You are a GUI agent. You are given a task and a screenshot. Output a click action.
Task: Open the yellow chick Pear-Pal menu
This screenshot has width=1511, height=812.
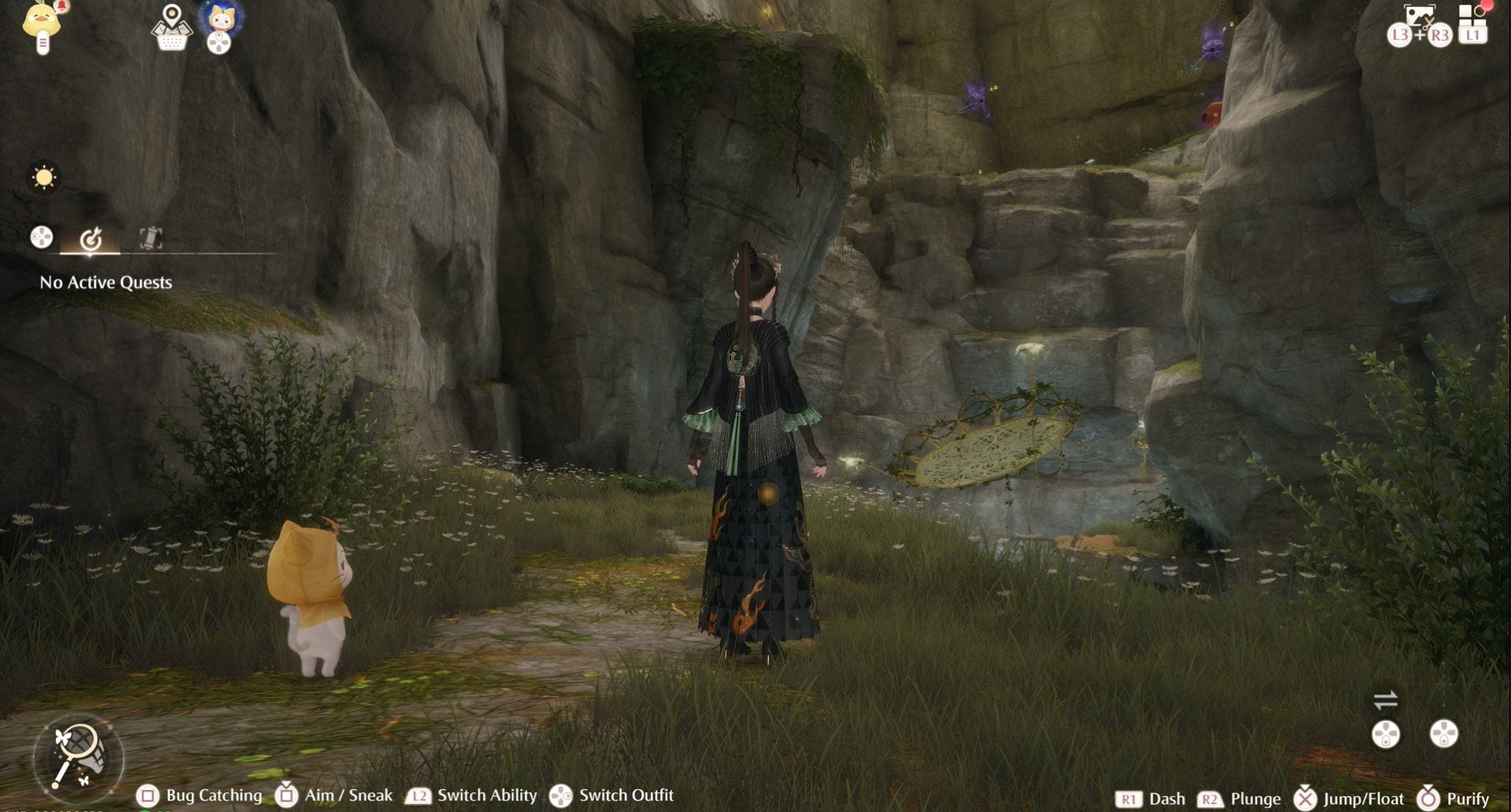[42, 25]
